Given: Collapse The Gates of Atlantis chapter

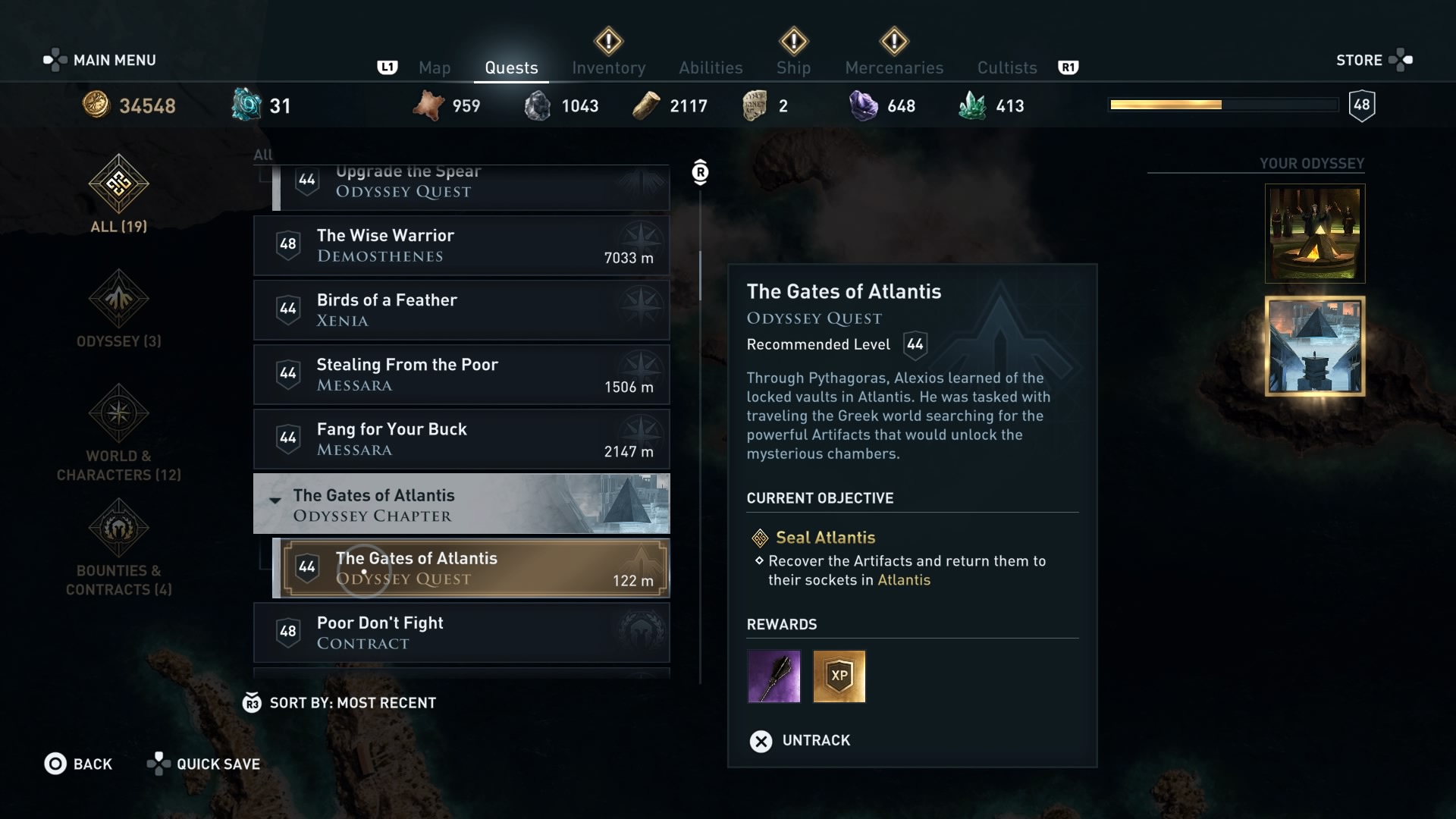Looking at the screenshot, I should (275, 500).
